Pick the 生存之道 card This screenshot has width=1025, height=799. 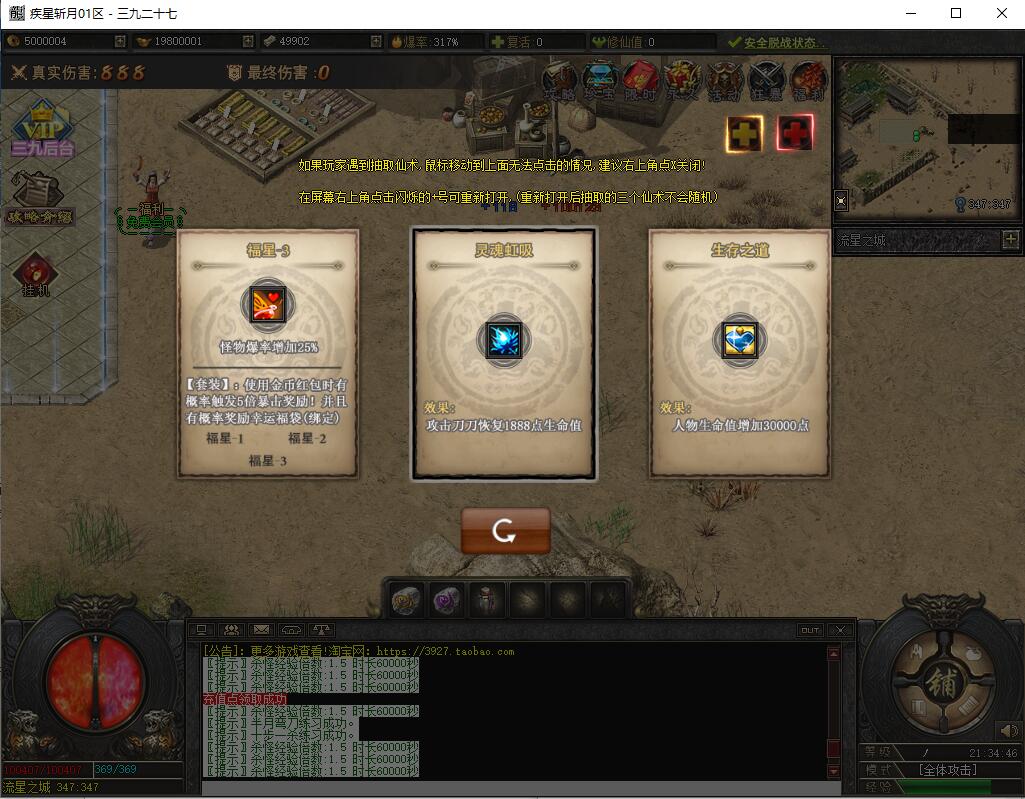coord(740,353)
